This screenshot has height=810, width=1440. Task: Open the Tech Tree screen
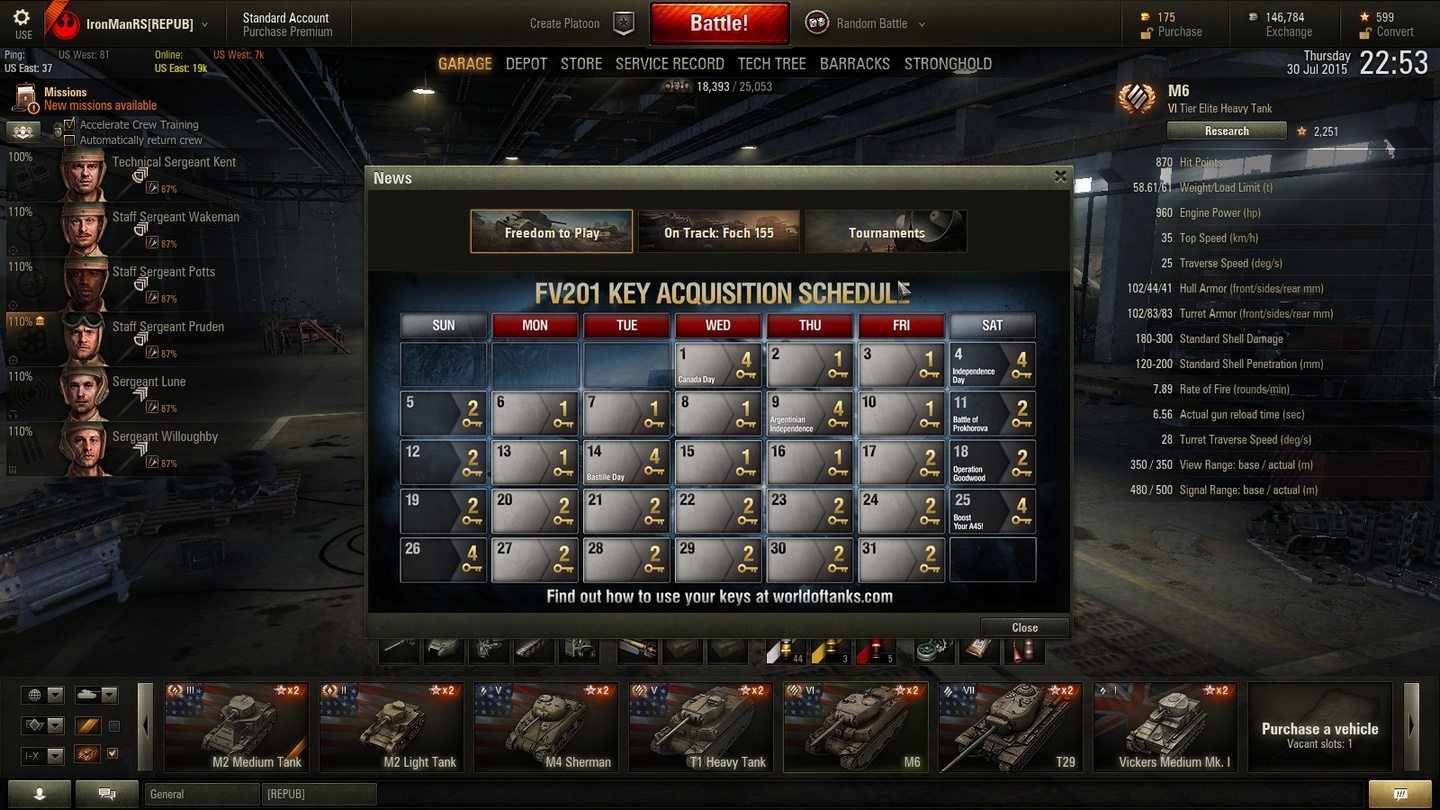771,63
